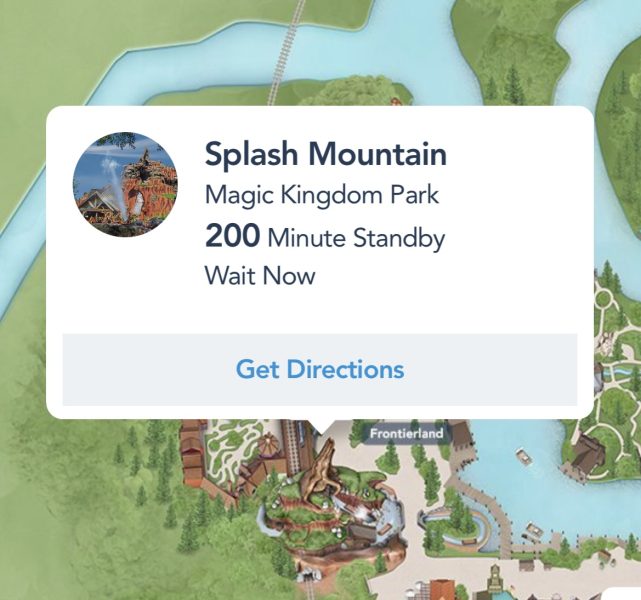Screen dimensions: 641x600
Task: Tap the Get Directions button
Action: coord(320,369)
